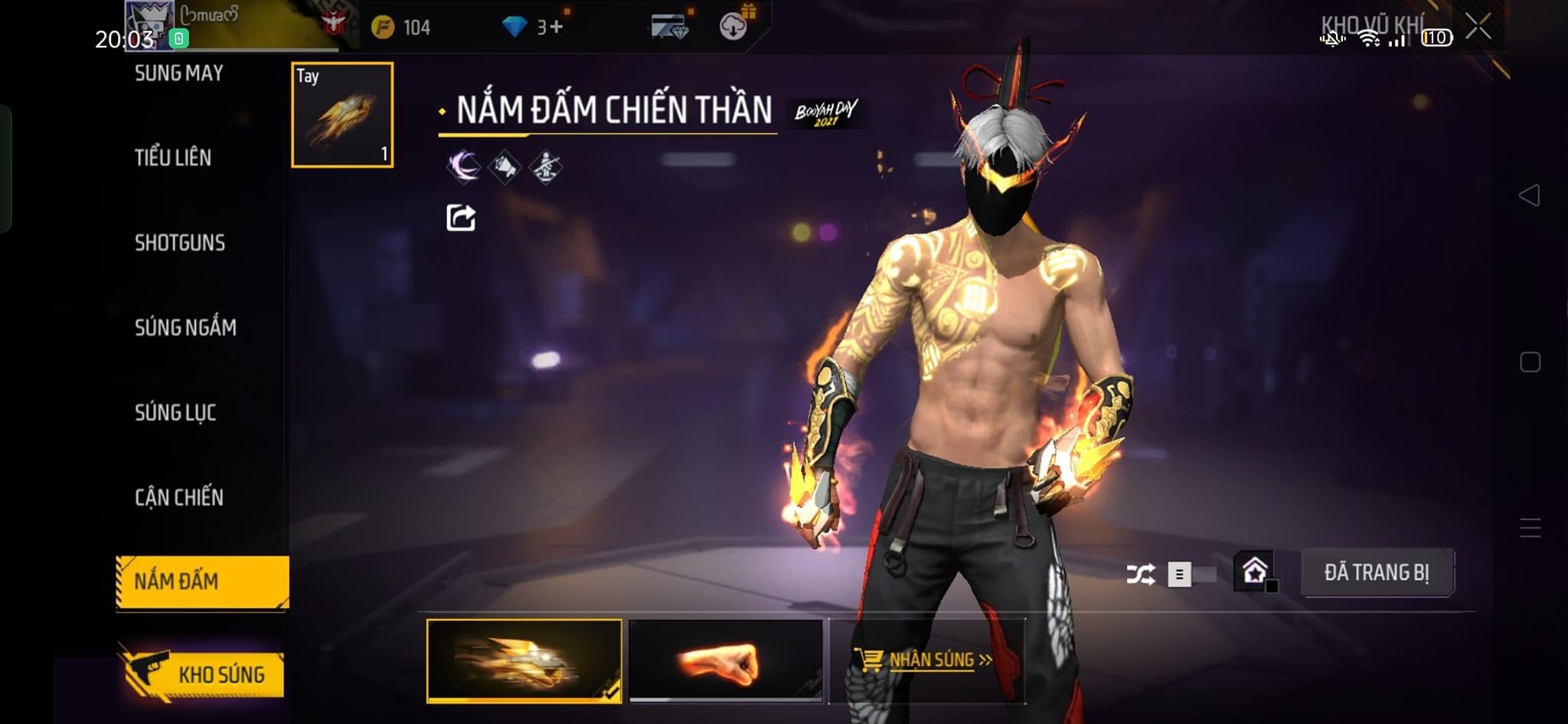1568x724 pixels.
Task: Click the Đã Trang Bị button
Action: point(1377,572)
